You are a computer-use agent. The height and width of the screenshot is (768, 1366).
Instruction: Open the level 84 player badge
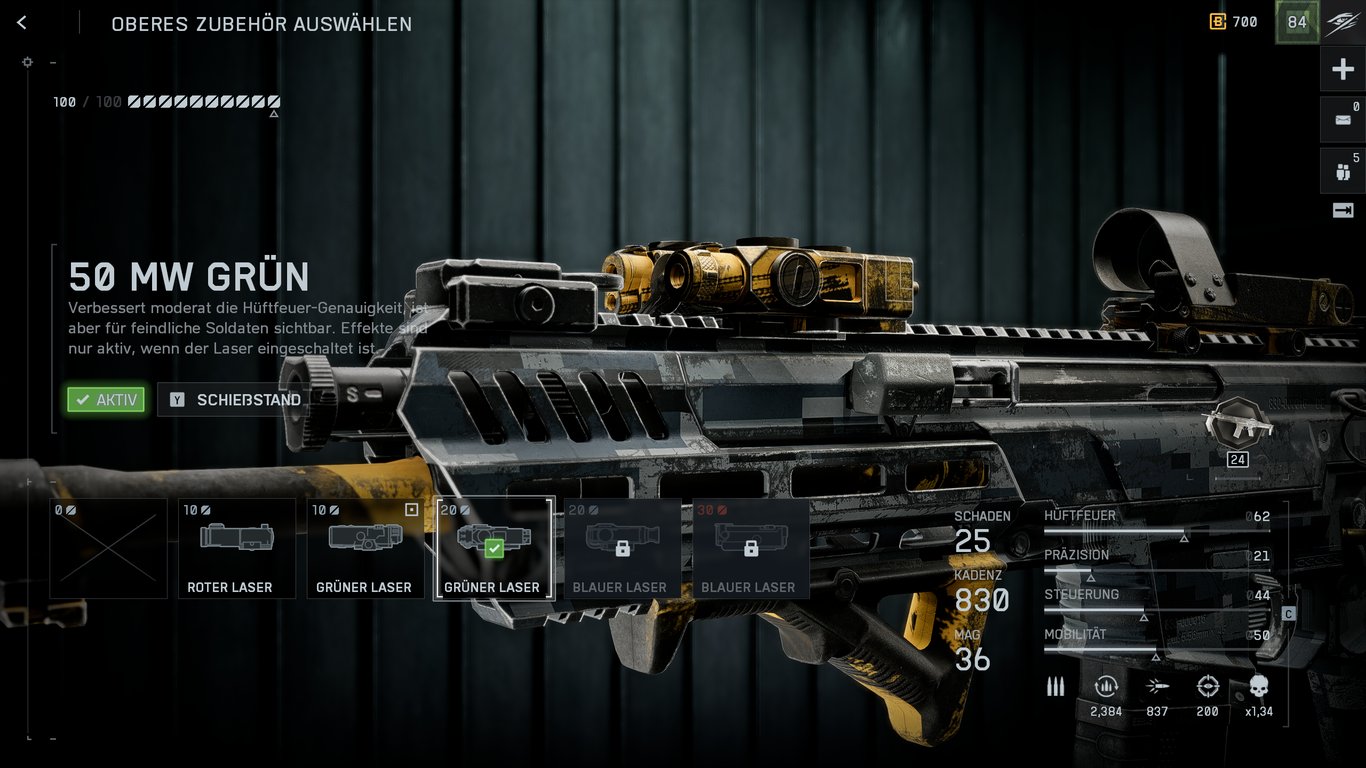pyautogui.click(x=1297, y=22)
